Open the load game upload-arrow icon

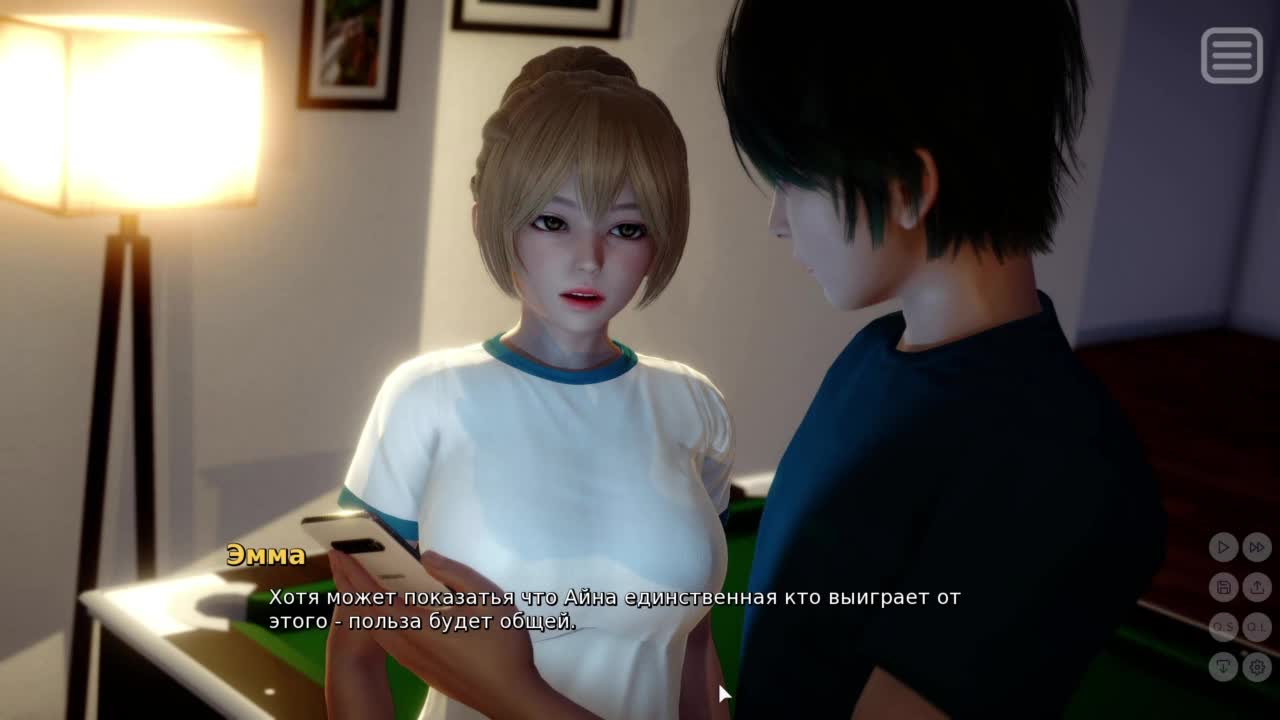1257,587
